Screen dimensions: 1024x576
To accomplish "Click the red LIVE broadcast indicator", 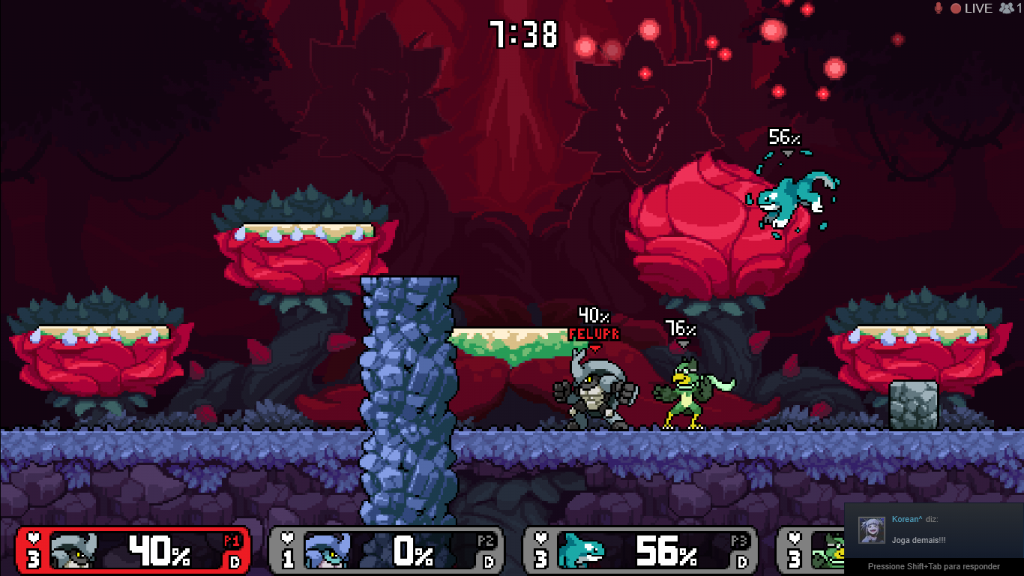I will 971,9.
